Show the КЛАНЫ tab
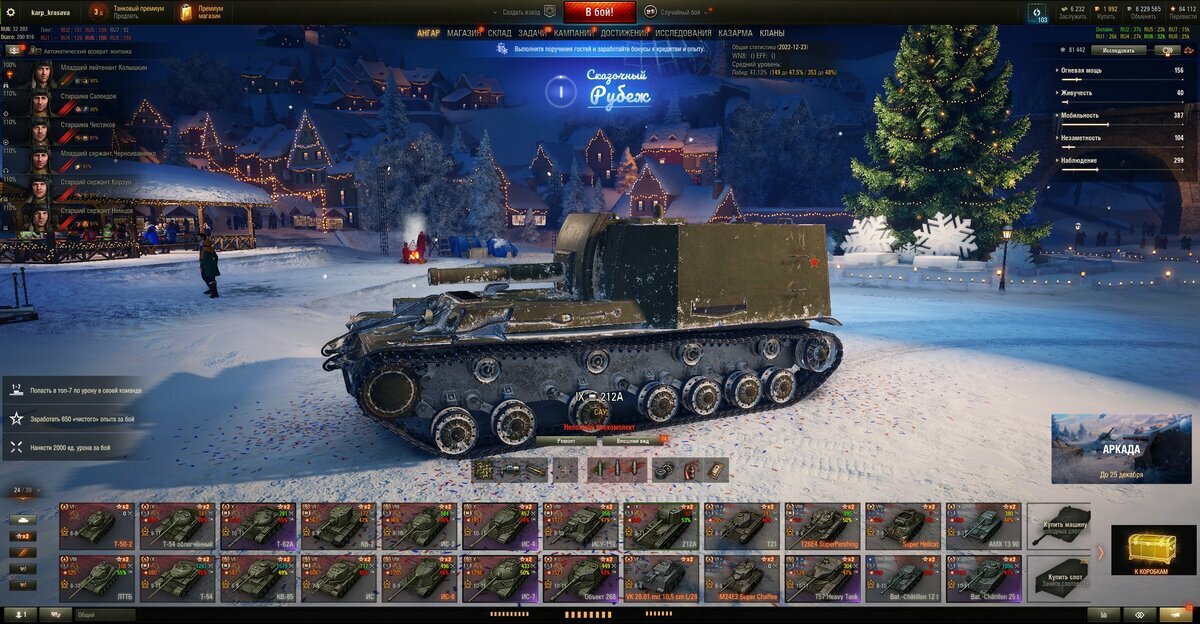Image resolution: width=1200 pixels, height=624 pixels. pos(772,33)
